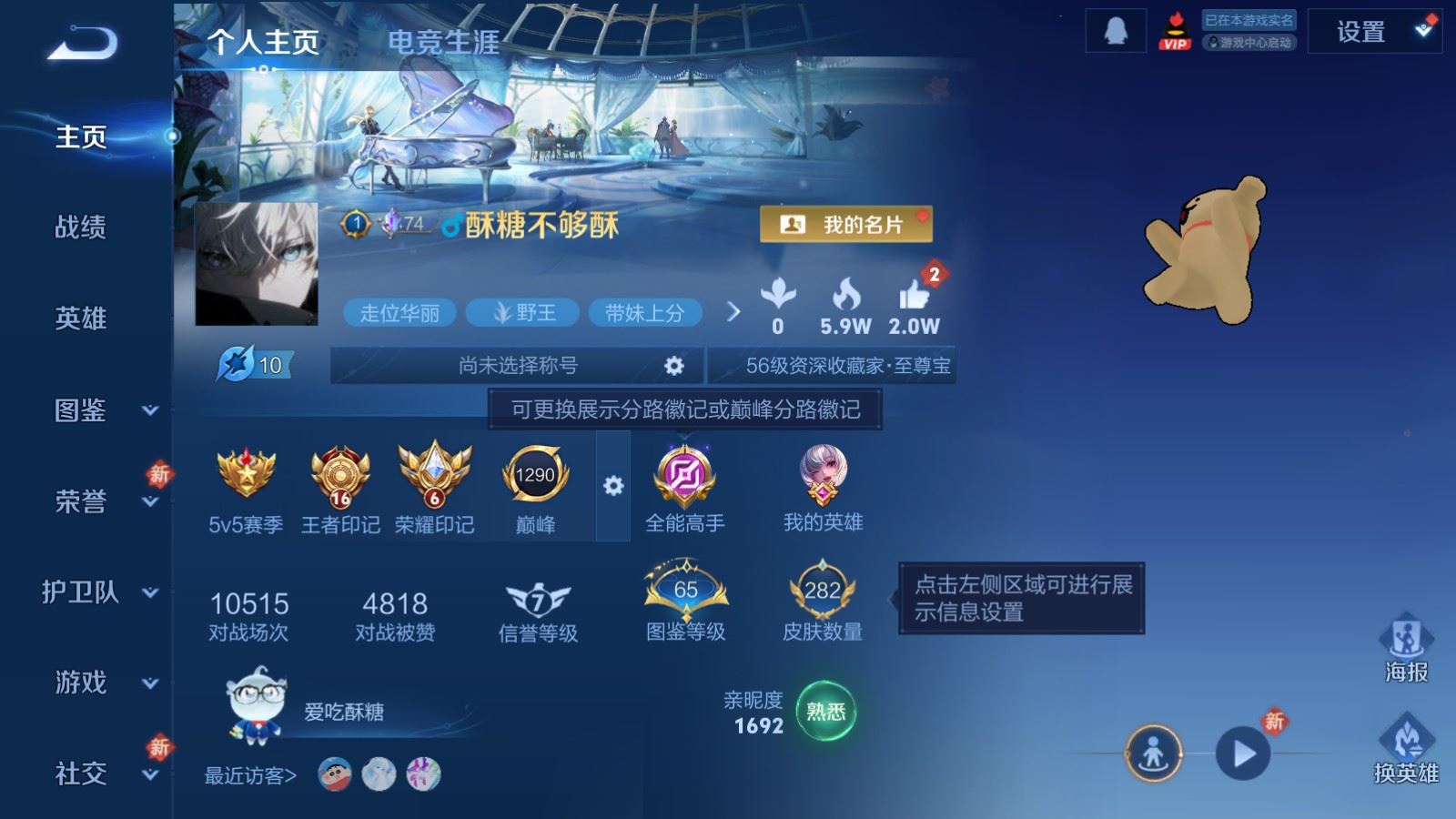The height and width of the screenshot is (819, 1456).
Task: Click the 熟悉 intimacy badge toggle
Action: pyautogui.click(x=824, y=713)
